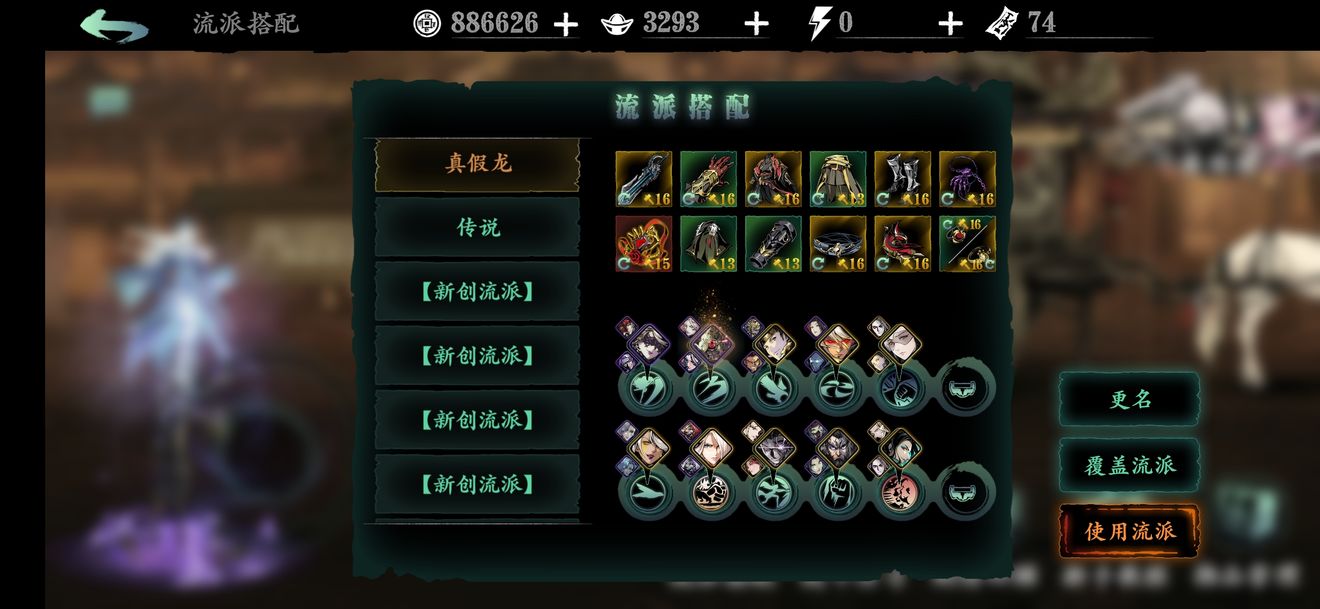1320x609 pixels.
Task: Apply the build with 使用流派
Action: pos(1130,531)
